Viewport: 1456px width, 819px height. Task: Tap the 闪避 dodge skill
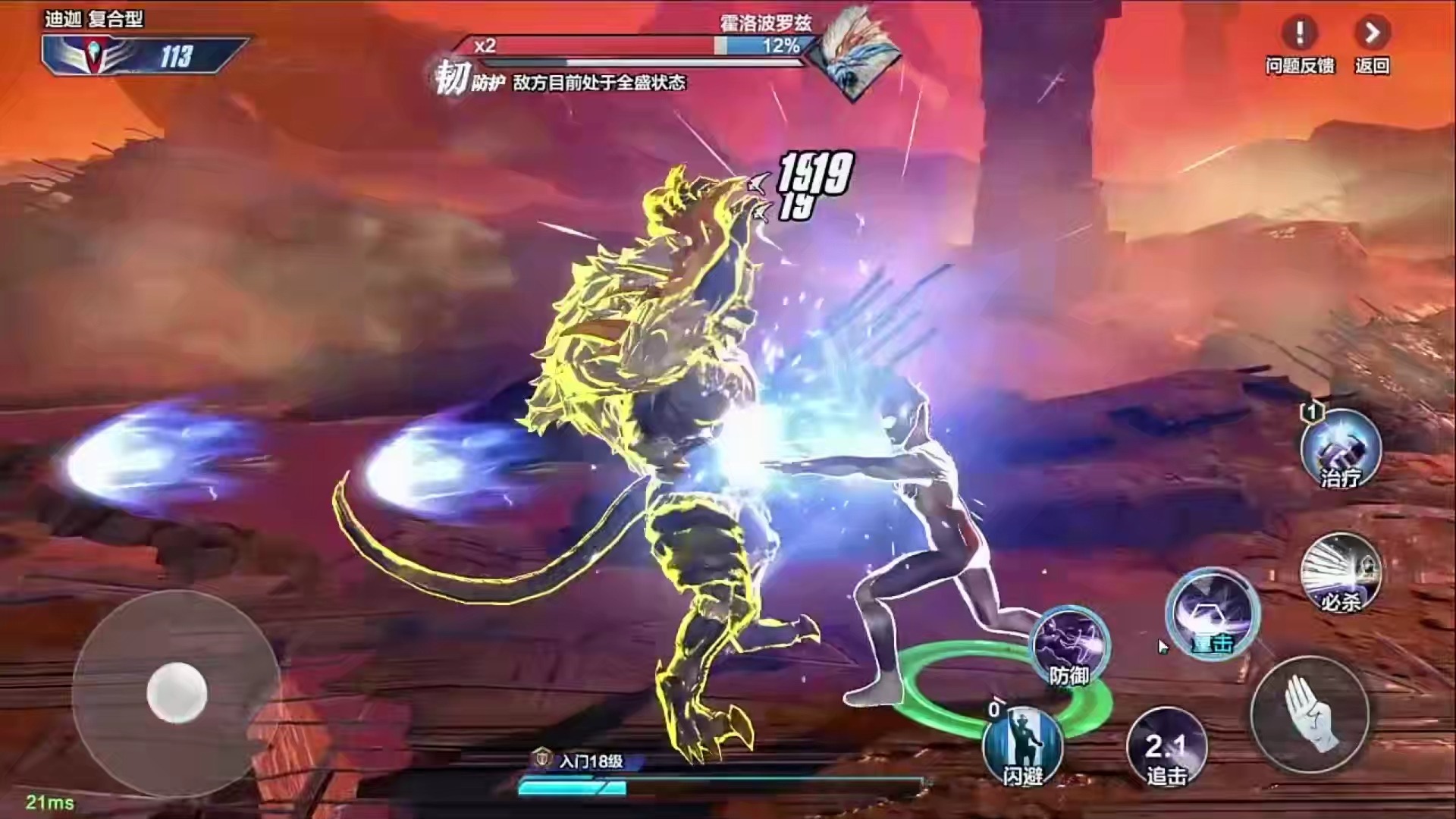point(1022,744)
